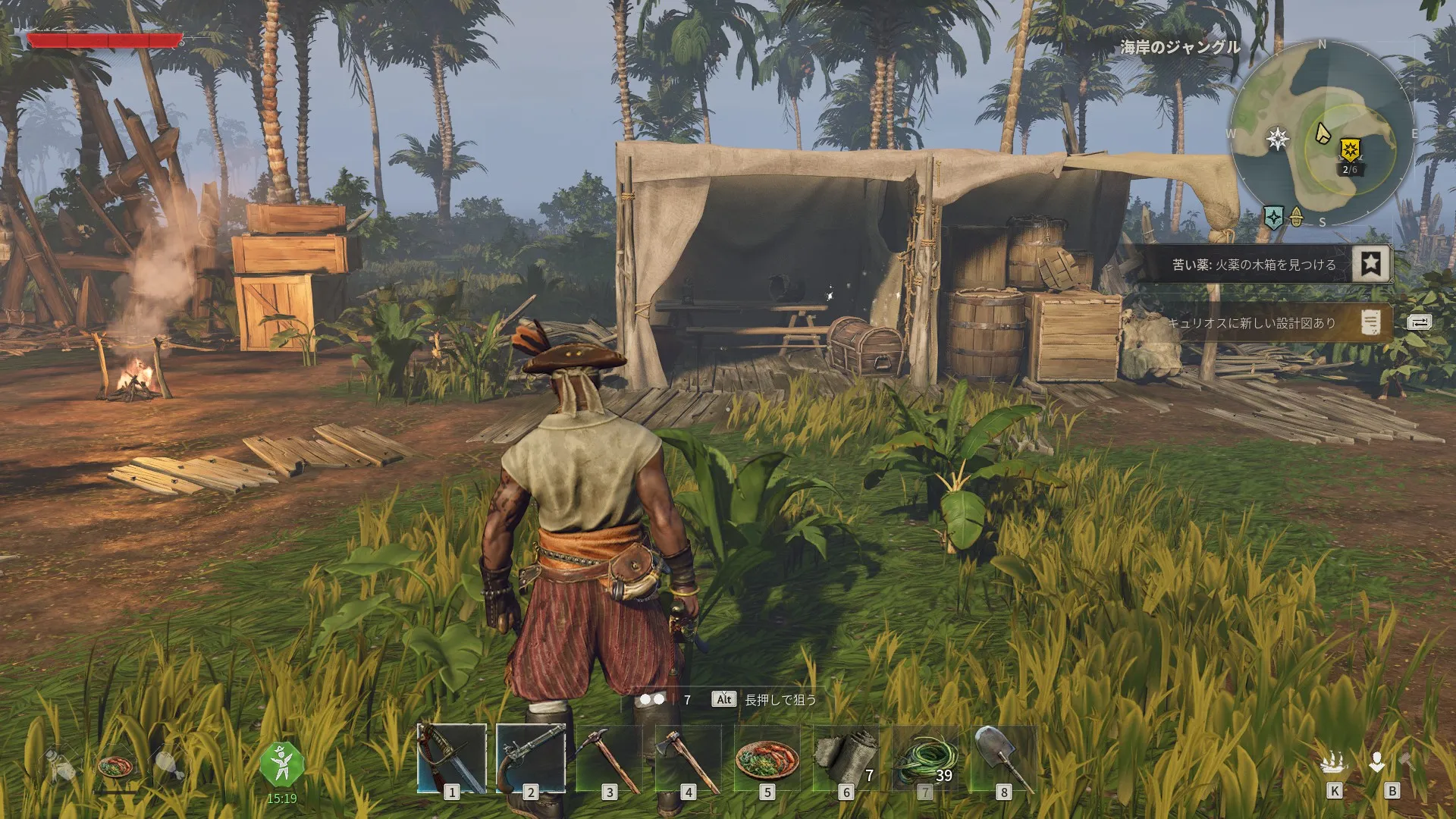The image size is (1456, 819).
Task: Toggle the swap arrows button beside the notification
Action: [1419, 322]
